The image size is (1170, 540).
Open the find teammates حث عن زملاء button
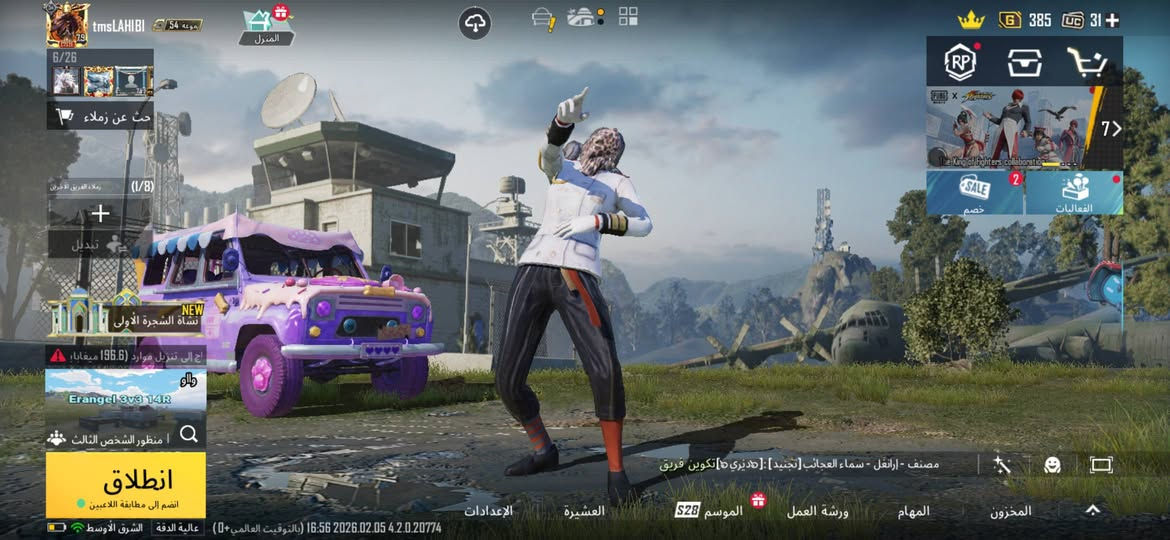(100, 116)
